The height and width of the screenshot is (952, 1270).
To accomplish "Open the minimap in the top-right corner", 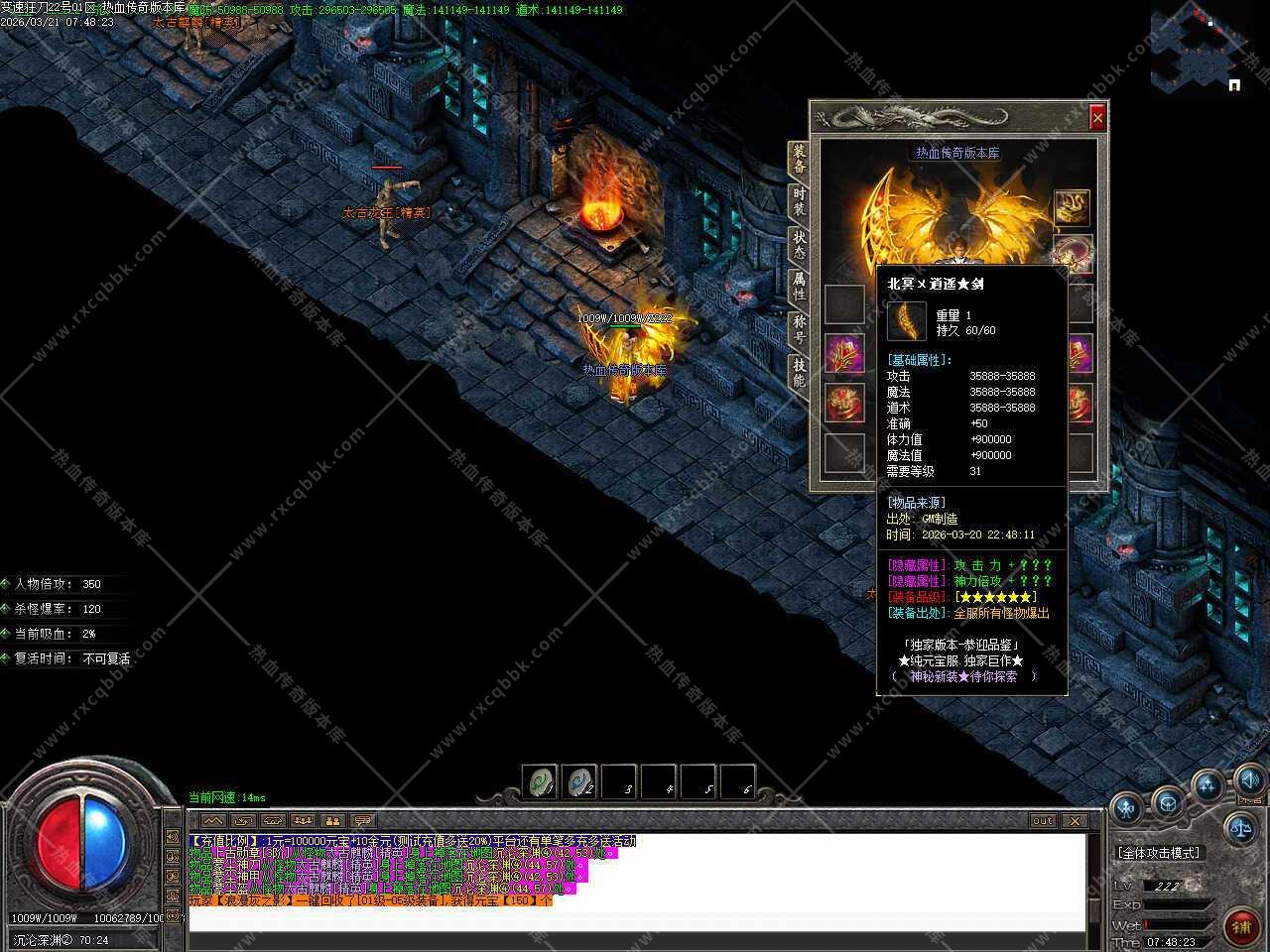I will coord(1201,50).
